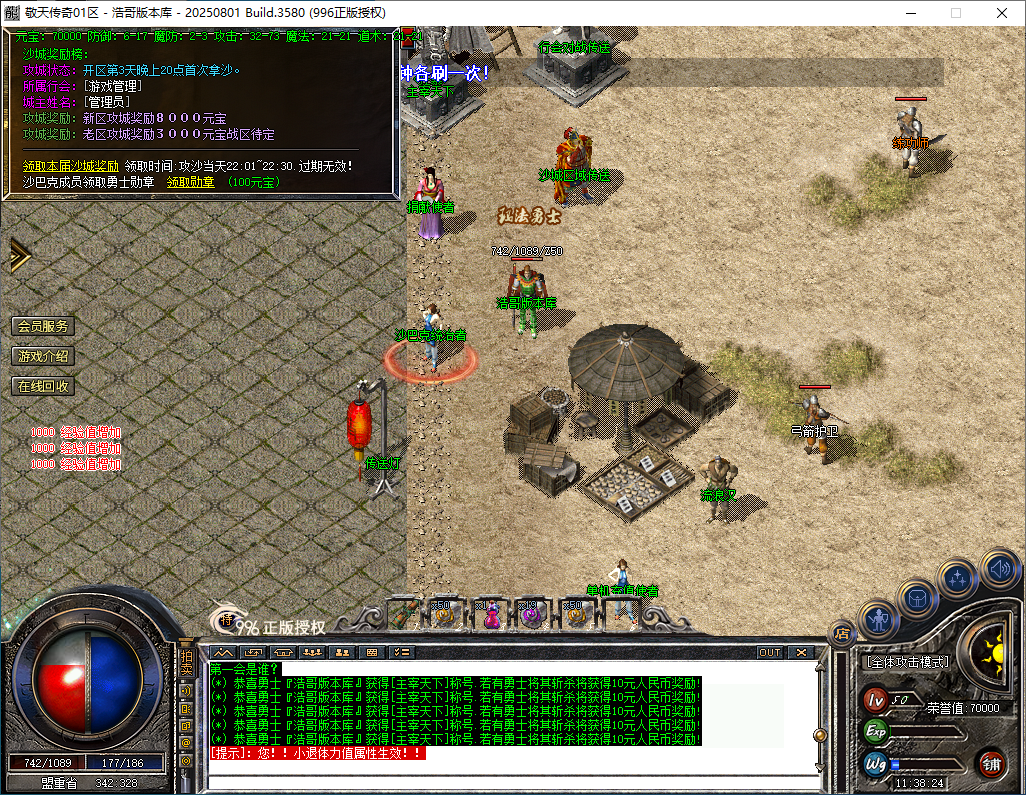The width and height of the screenshot is (1026, 795).
Task: Select the purple orb hotbar item
Action: [530, 613]
